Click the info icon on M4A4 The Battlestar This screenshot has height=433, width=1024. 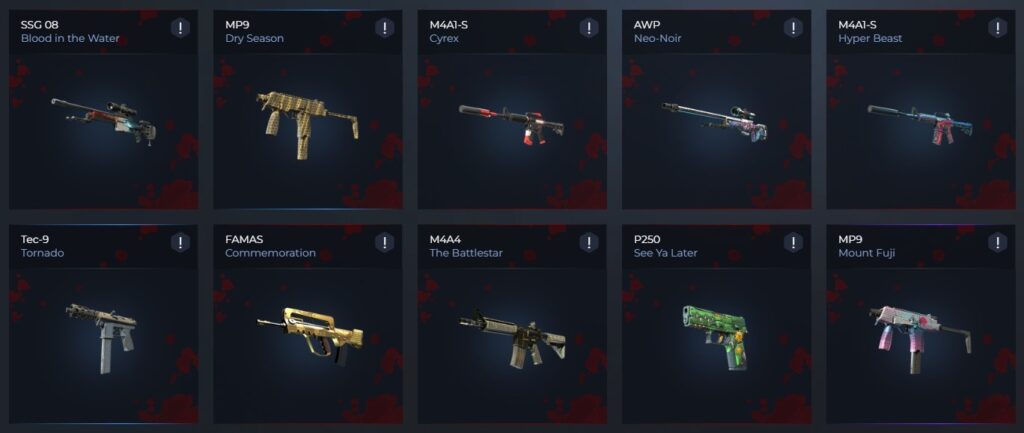tap(589, 243)
